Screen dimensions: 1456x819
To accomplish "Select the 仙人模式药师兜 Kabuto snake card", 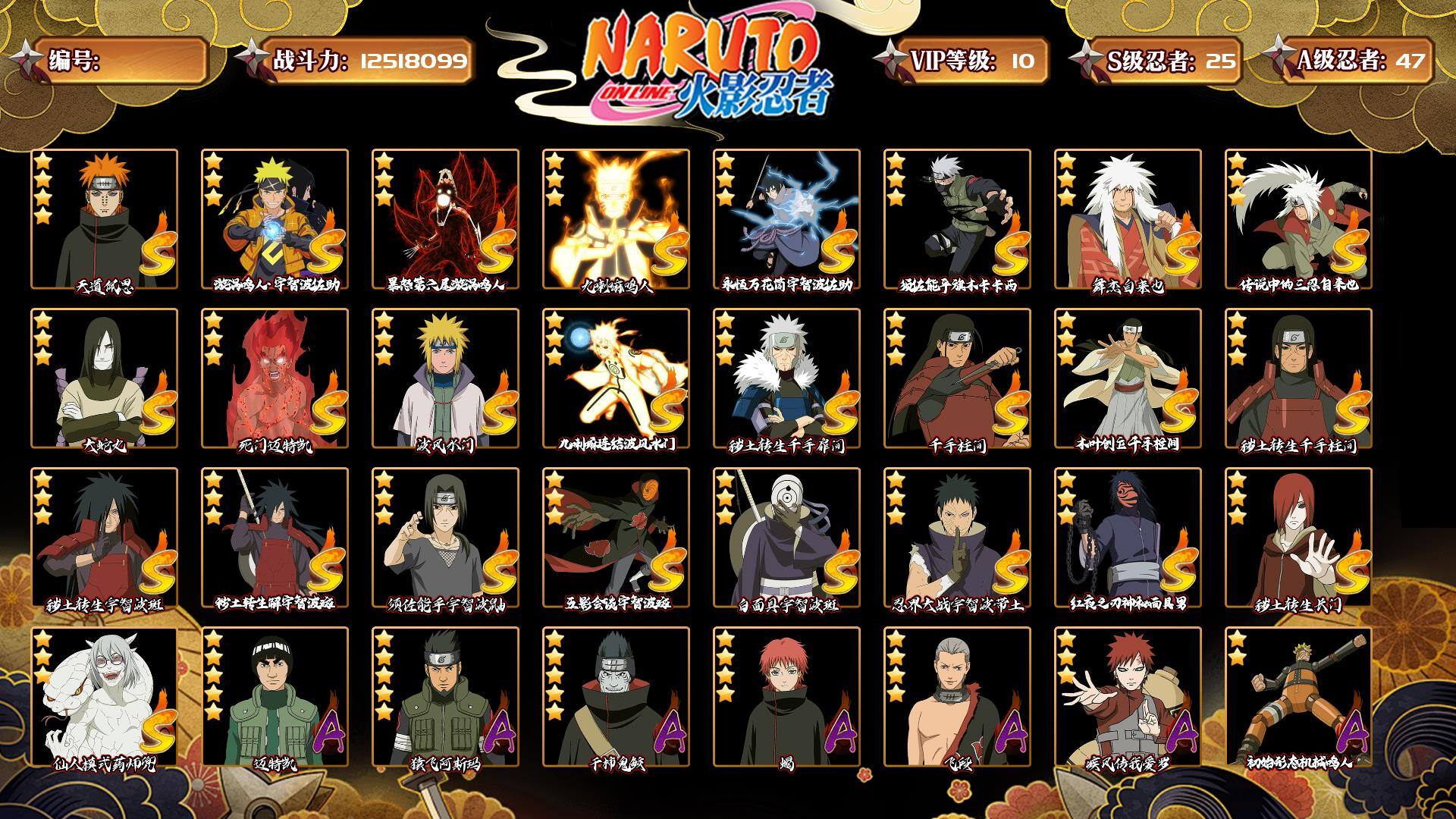I will tap(104, 697).
